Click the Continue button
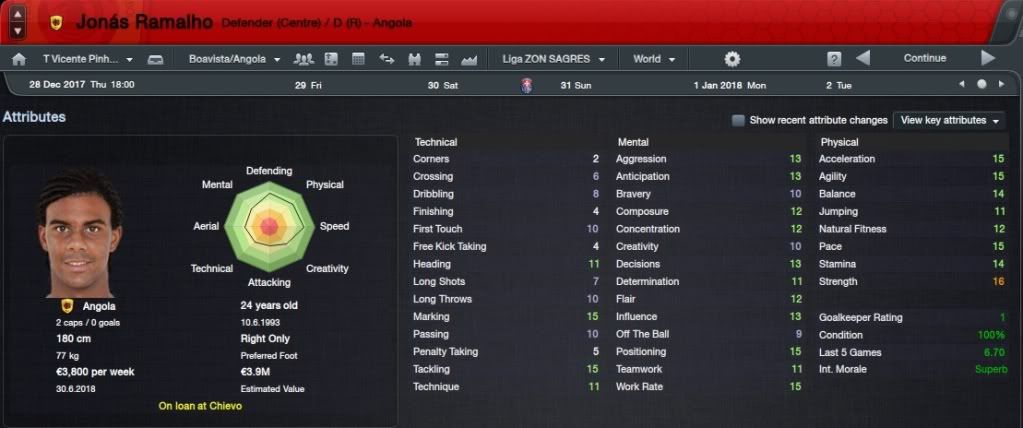Screen dimensions: 1023x428 pyautogui.click(x=924, y=58)
